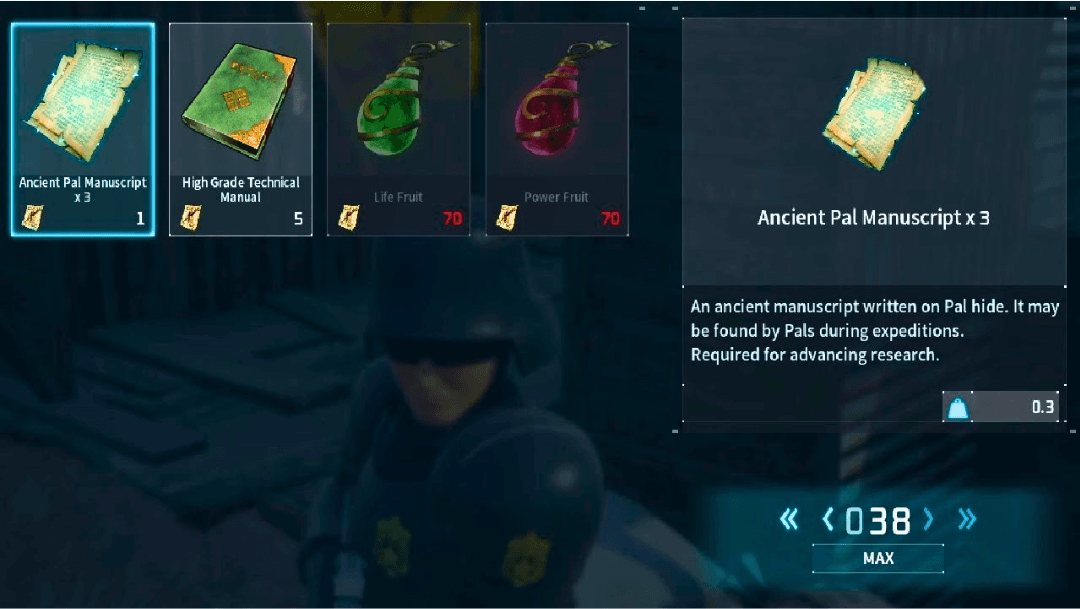Screen dimensions: 1080x609
Task: Select the Ancient Pal Manuscript x 3 item
Action: tap(83, 130)
